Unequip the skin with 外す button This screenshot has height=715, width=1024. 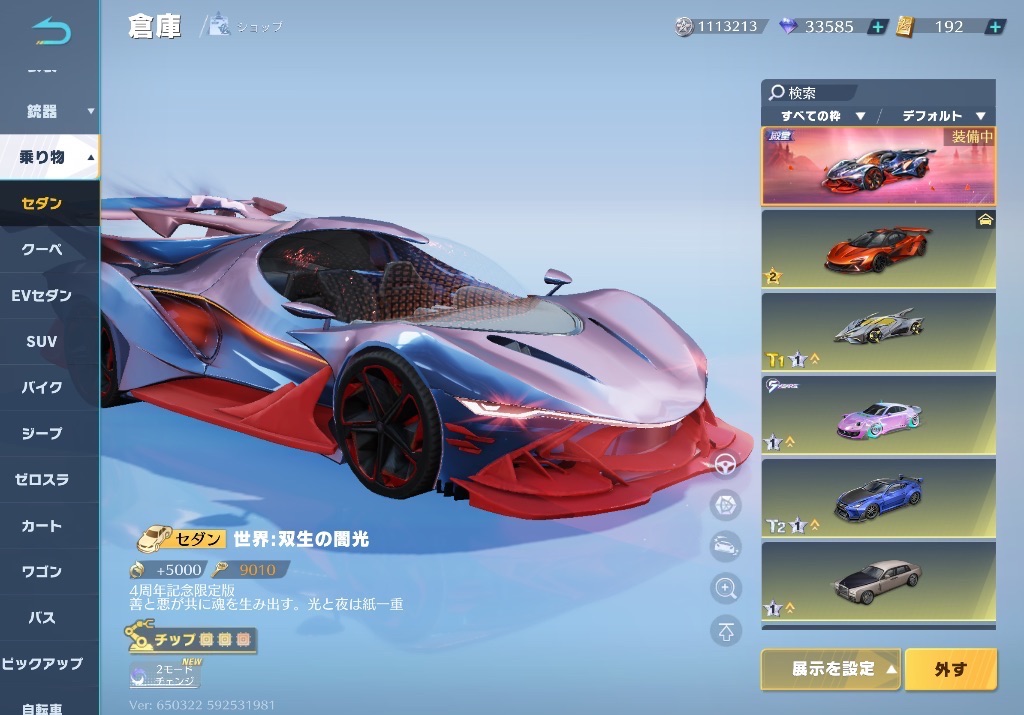[x=950, y=669]
